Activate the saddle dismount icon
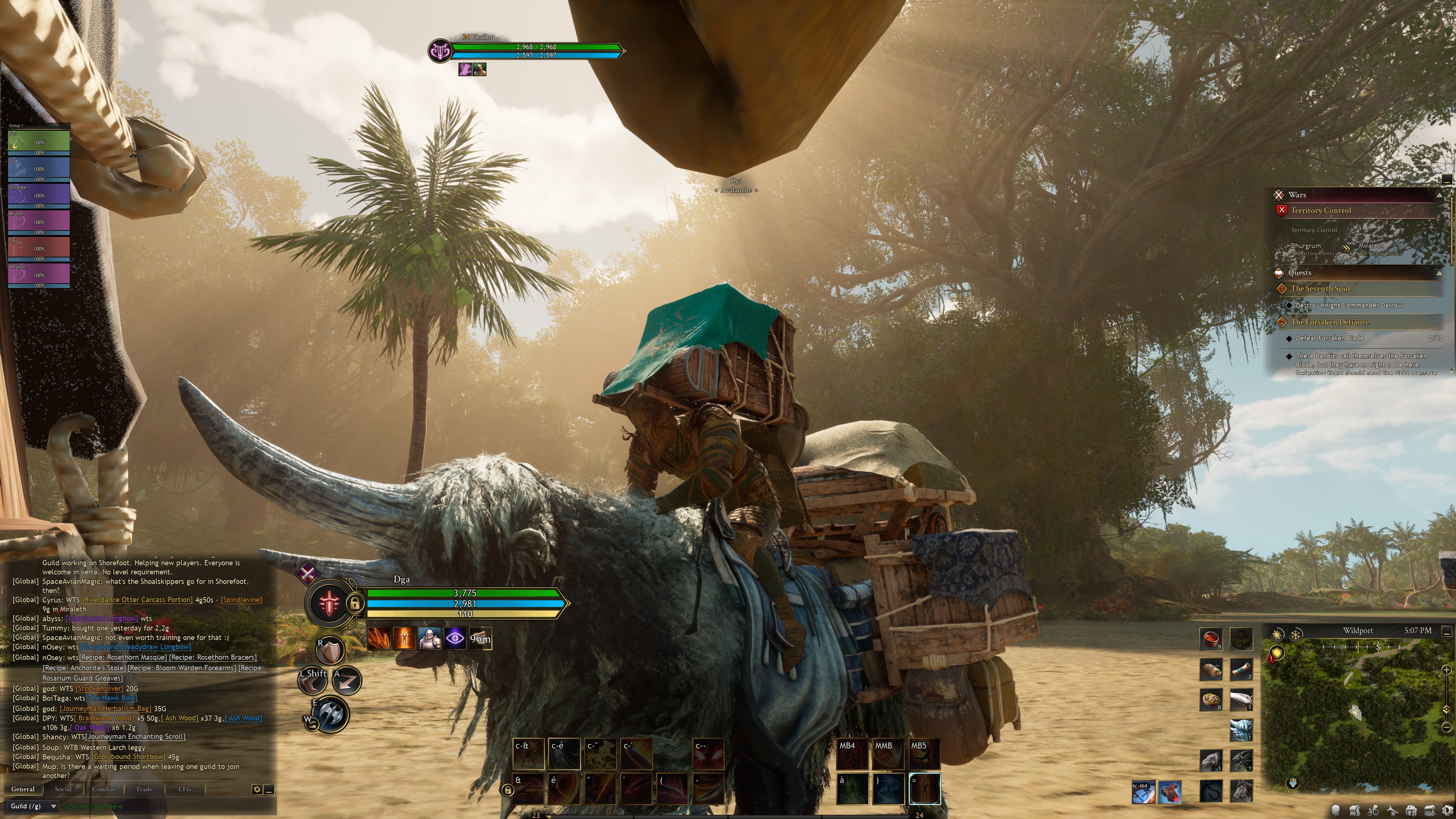Viewport: 1456px width, 819px height. tap(1169, 791)
